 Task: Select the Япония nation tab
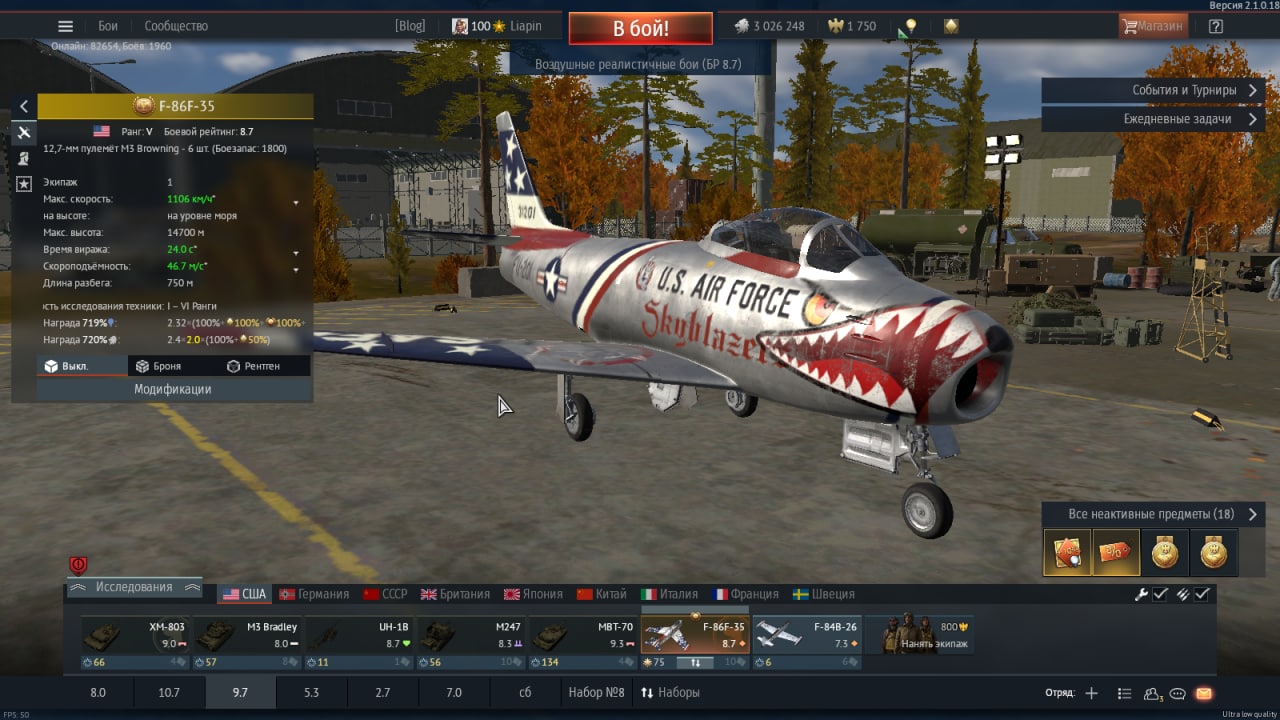[533, 594]
